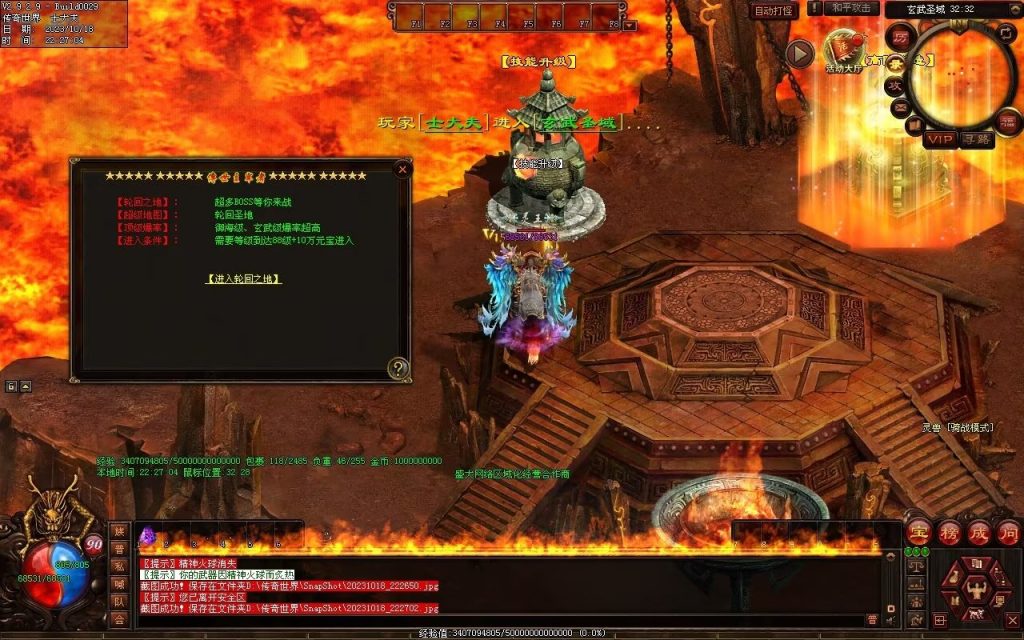The image size is (1024, 640).
Task: Choose the 进入轮回之地 link
Action: [x=243, y=279]
